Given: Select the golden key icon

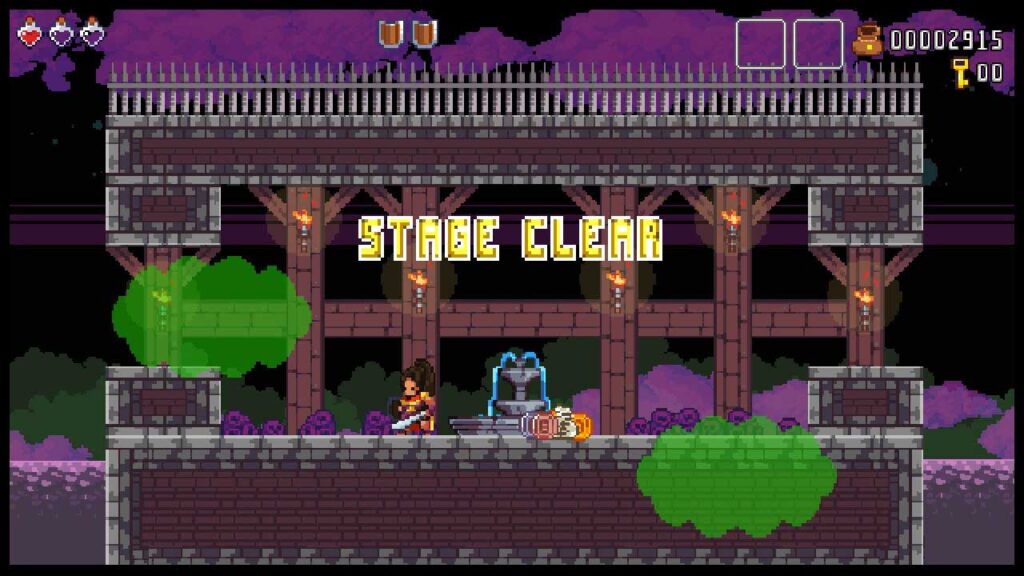Looking at the screenshot, I should tap(961, 72).
